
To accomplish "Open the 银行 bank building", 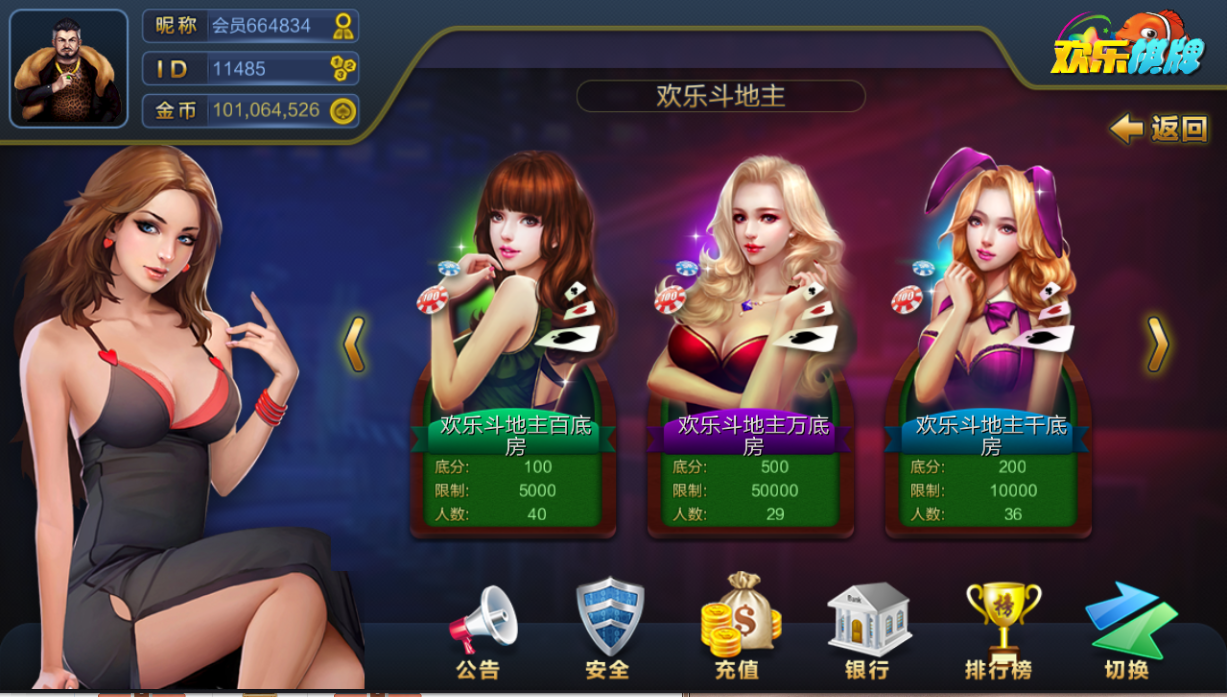I will [x=867, y=630].
